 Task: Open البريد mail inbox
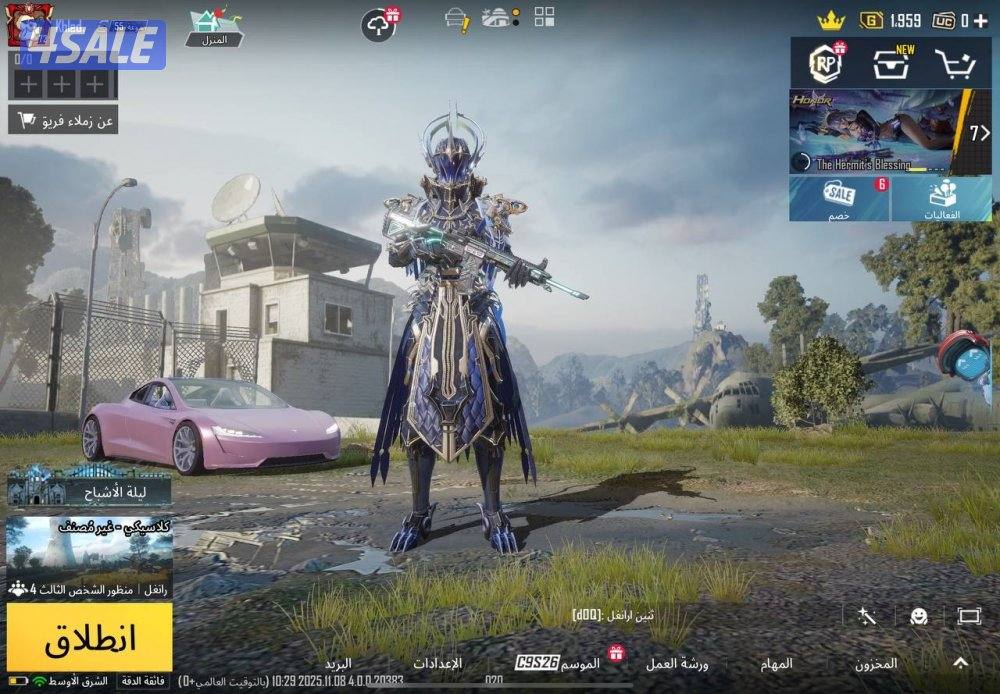[338, 663]
